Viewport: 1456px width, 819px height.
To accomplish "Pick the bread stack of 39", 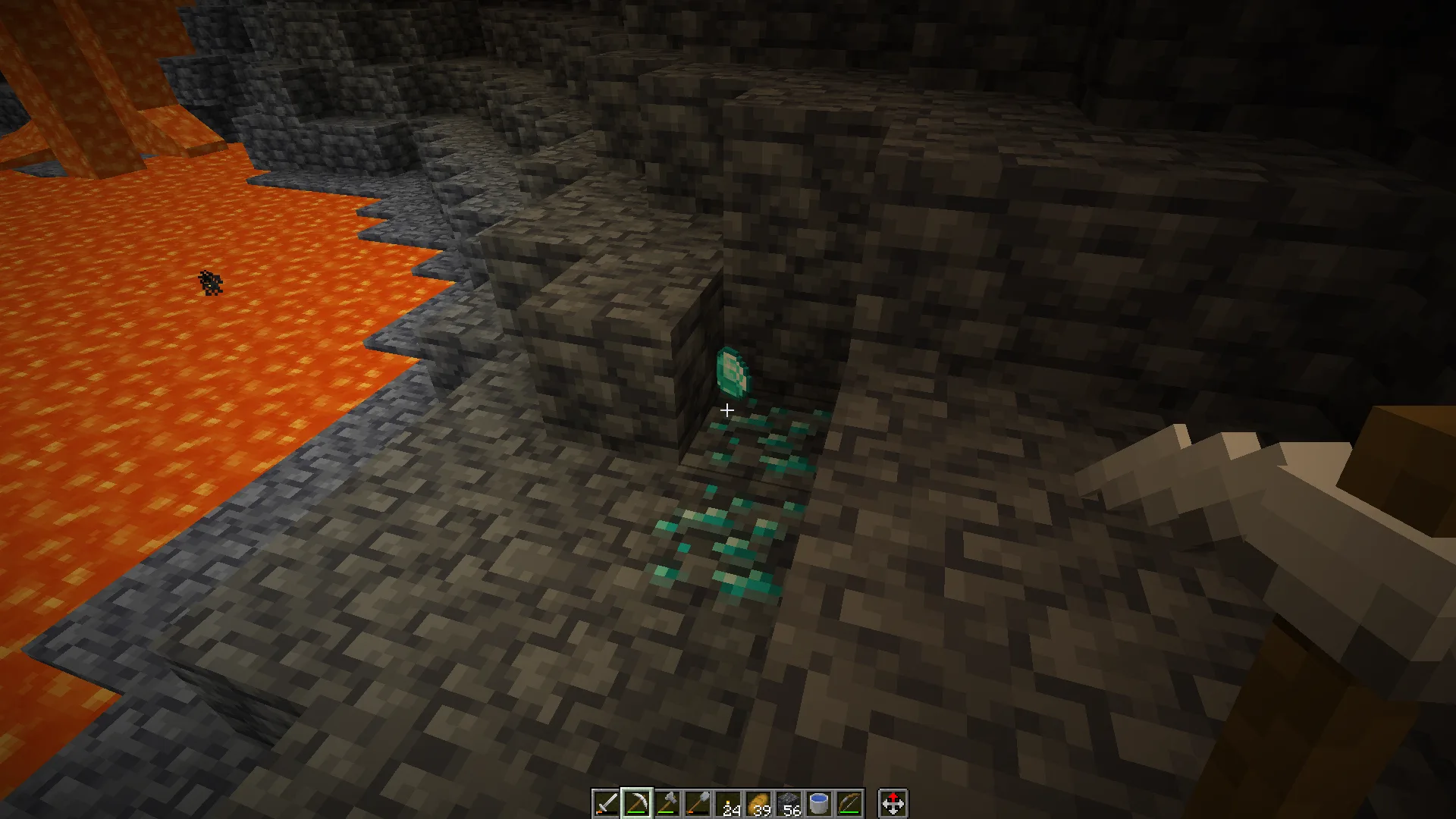I will point(758,803).
